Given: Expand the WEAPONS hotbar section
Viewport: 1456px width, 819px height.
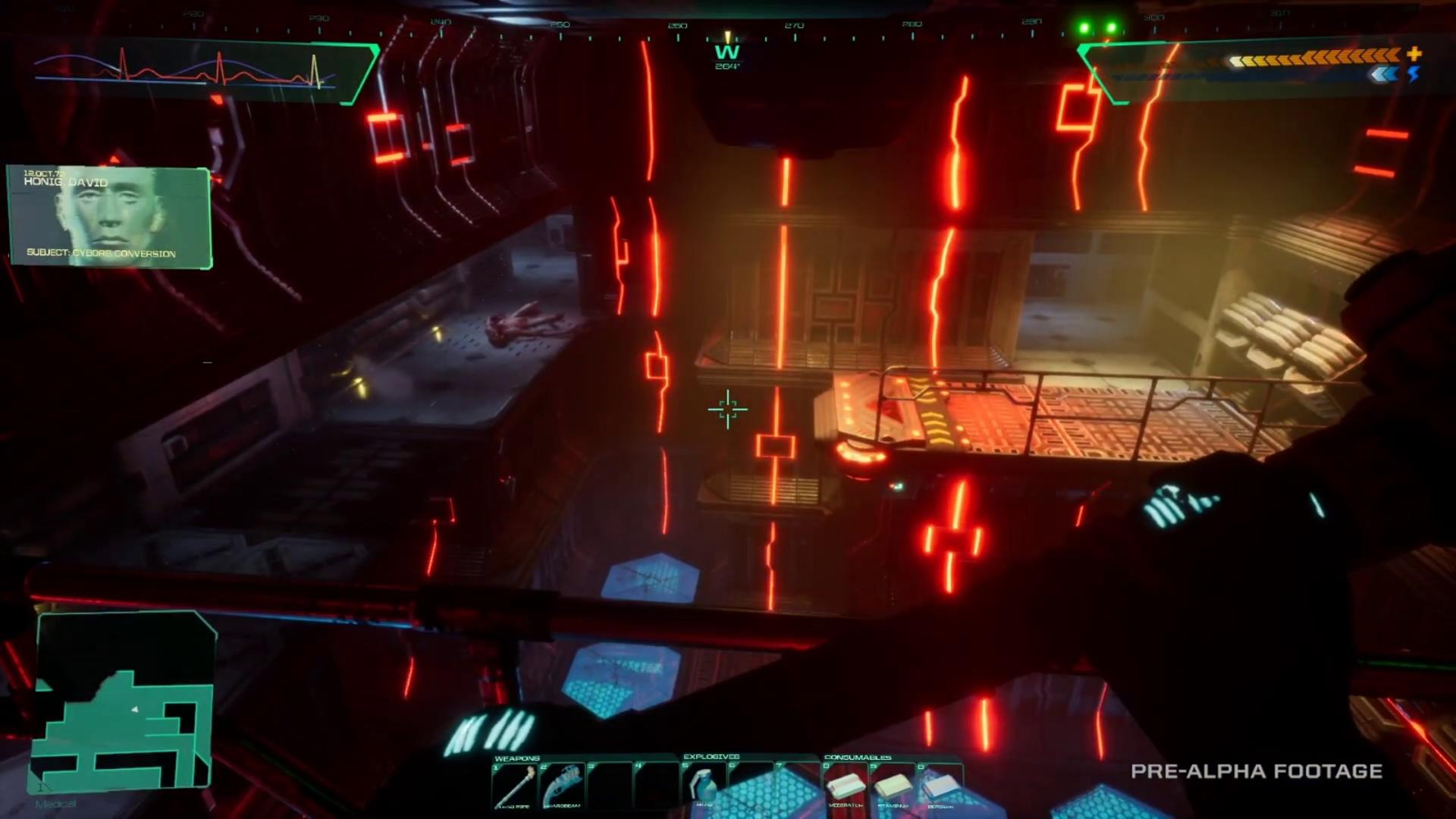Looking at the screenshot, I should pyautogui.click(x=518, y=757).
